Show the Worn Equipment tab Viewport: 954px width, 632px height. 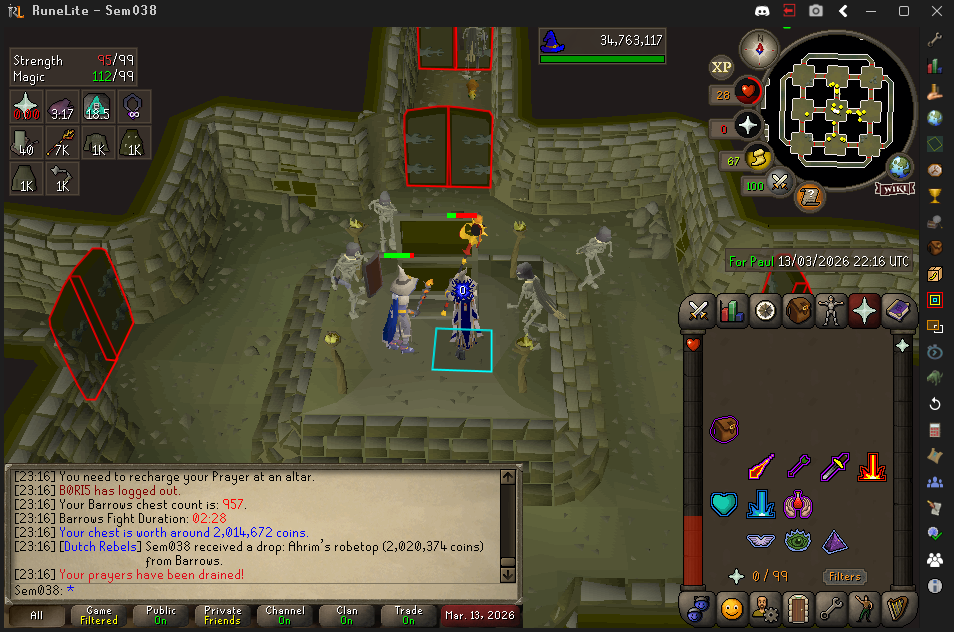click(831, 311)
